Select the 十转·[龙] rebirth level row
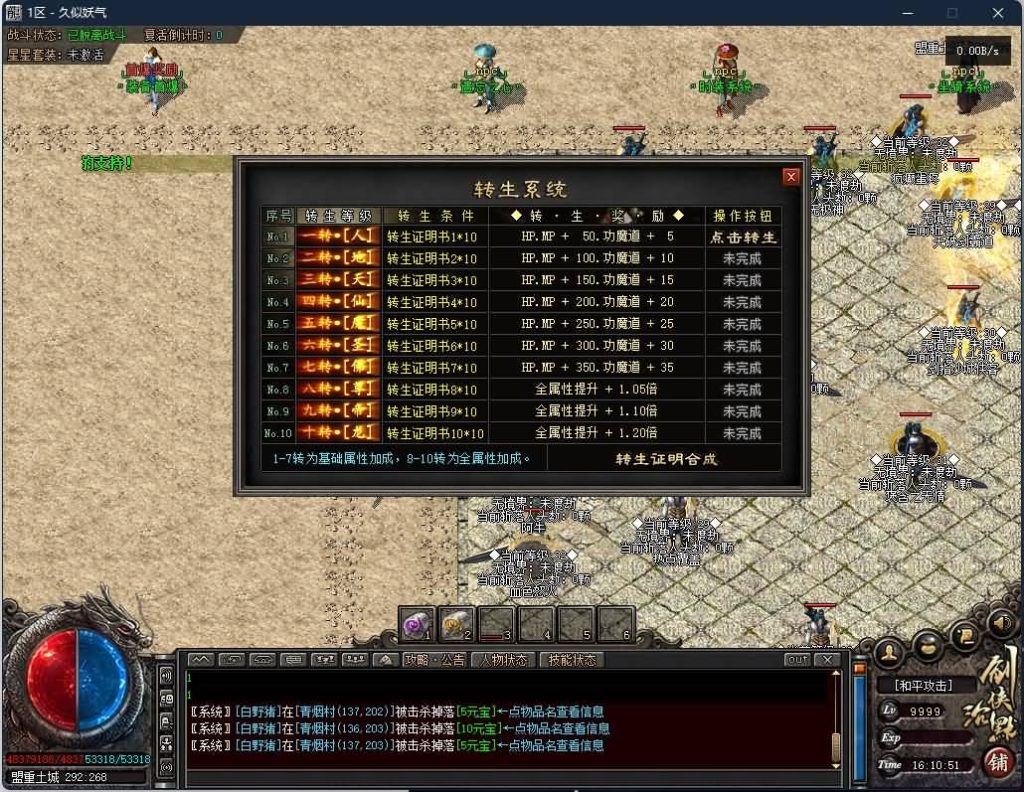Screen dimensions: 1024x792 339,433
